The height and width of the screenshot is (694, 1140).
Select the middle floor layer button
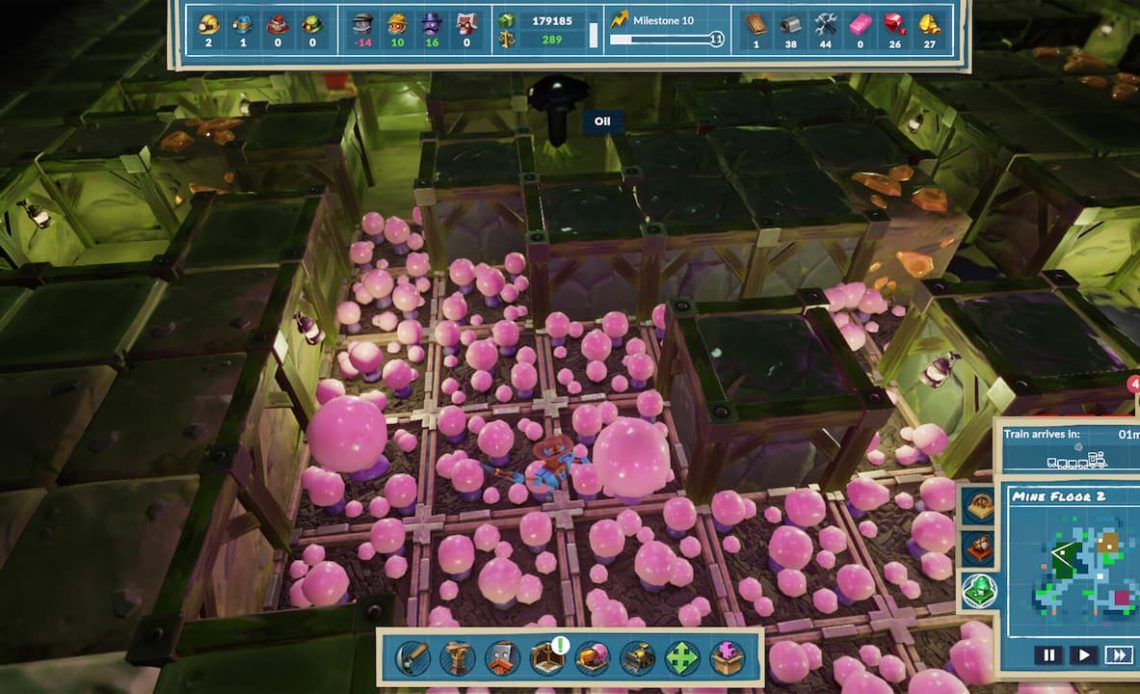tap(979, 548)
